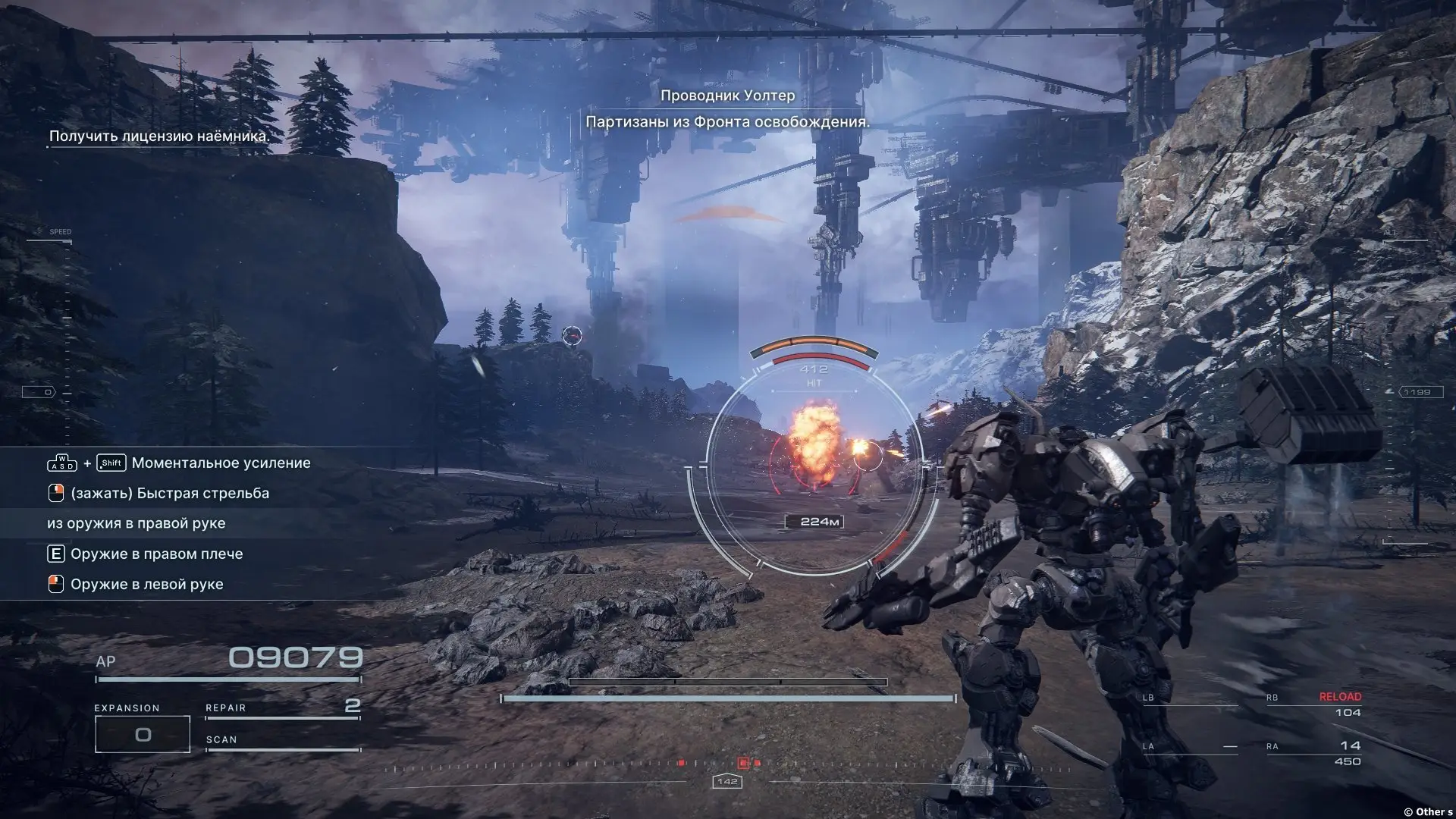
Task: Click the Expansion slot box
Action: [x=143, y=733]
